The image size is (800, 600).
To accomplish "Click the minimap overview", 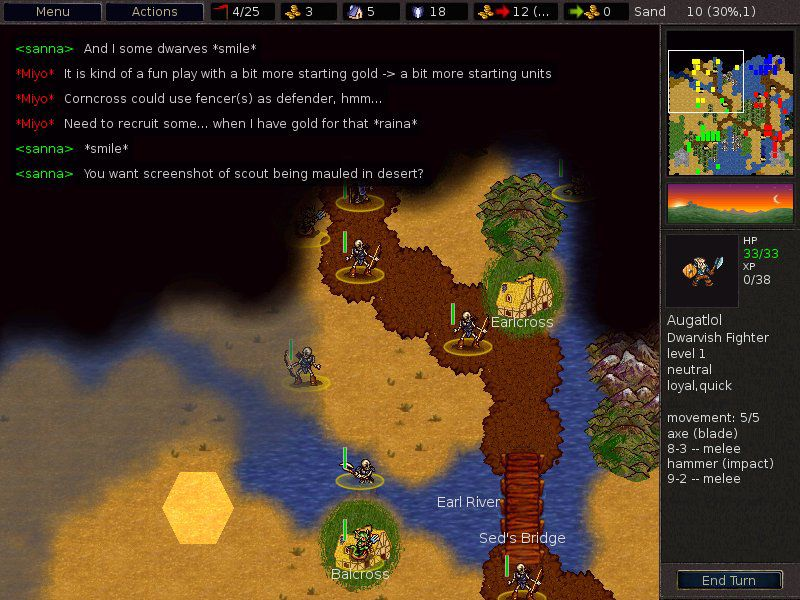I will coord(729,100).
